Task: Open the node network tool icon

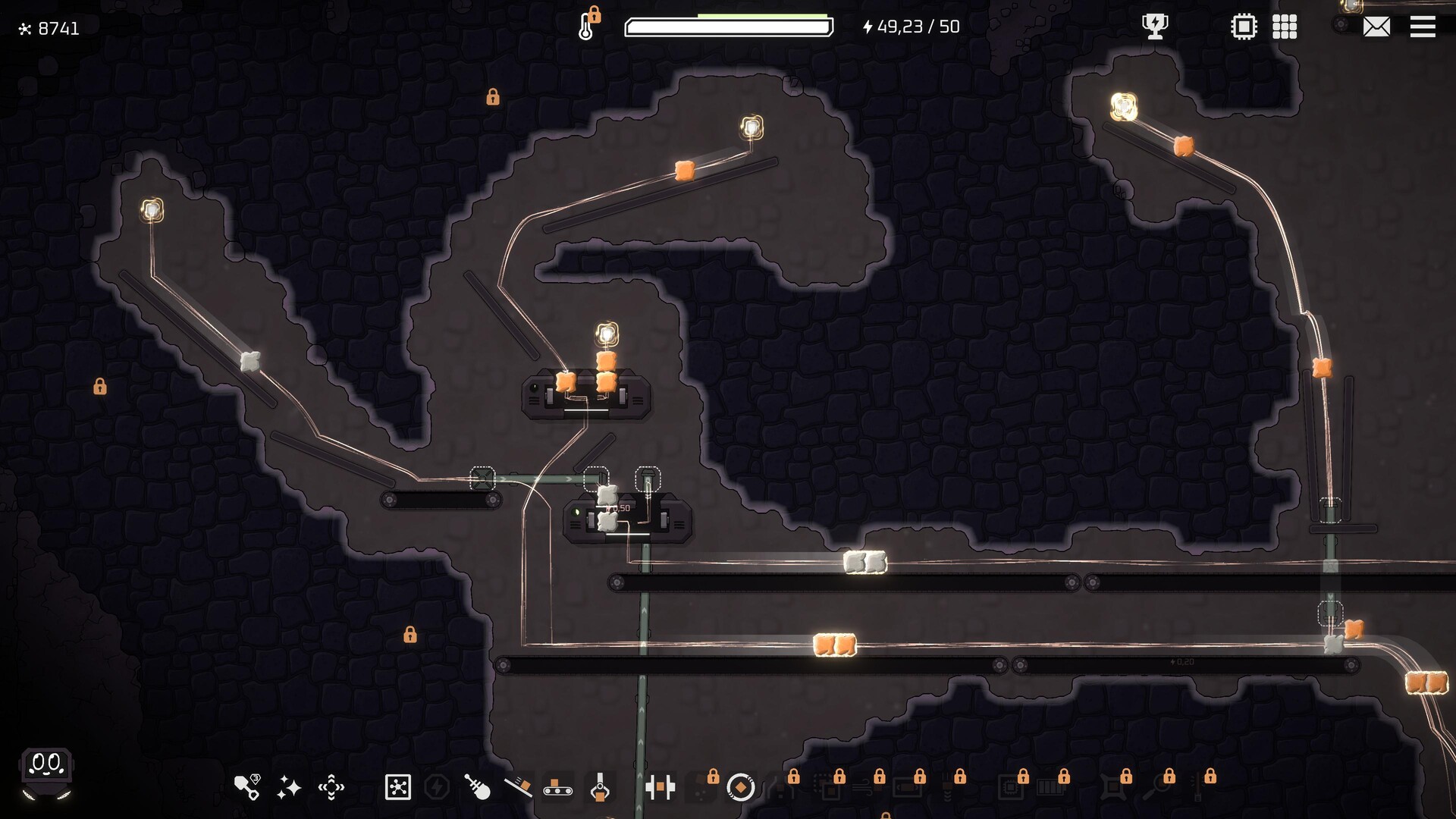Action: [397, 786]
